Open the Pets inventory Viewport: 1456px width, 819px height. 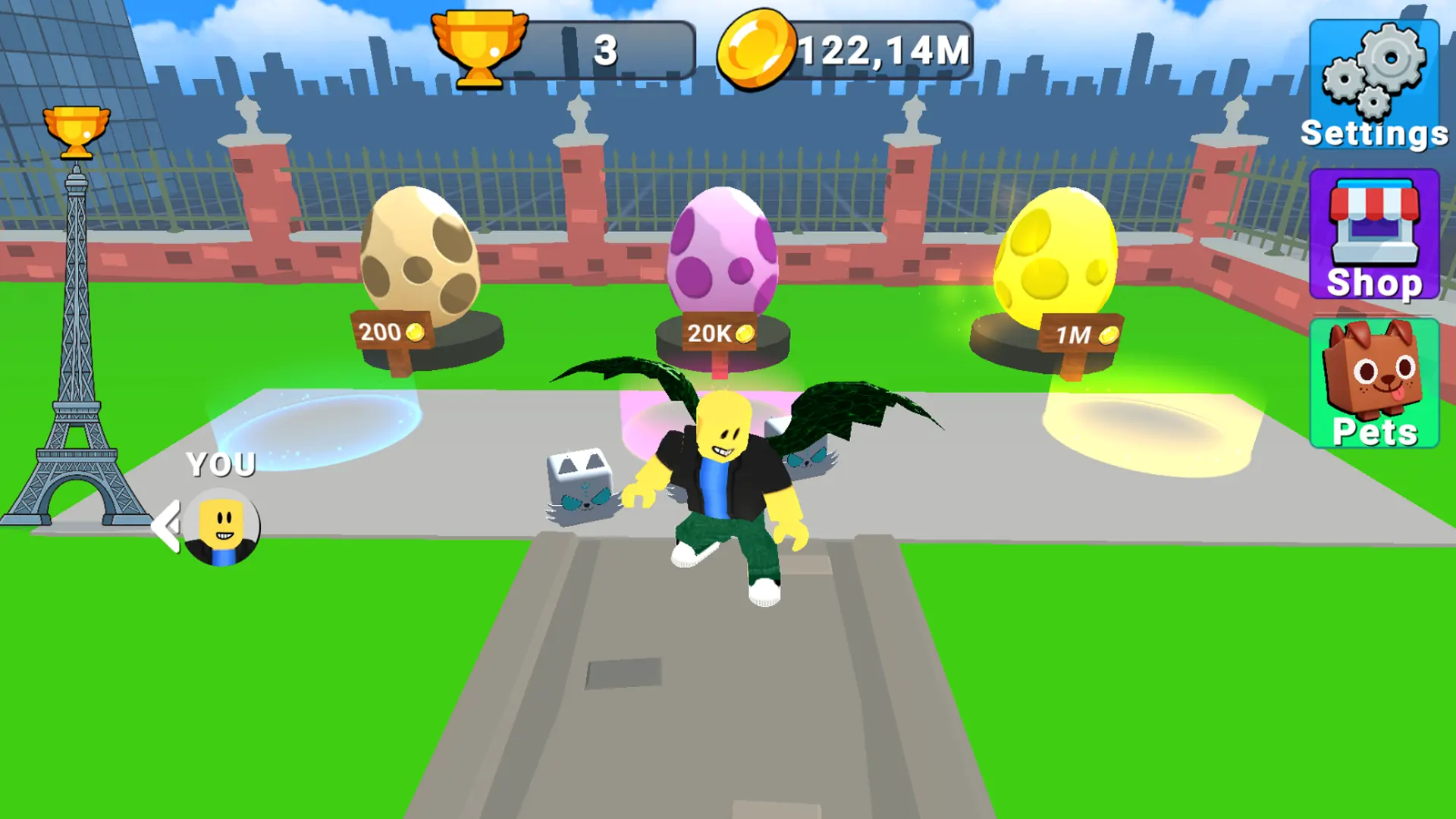1374,383
